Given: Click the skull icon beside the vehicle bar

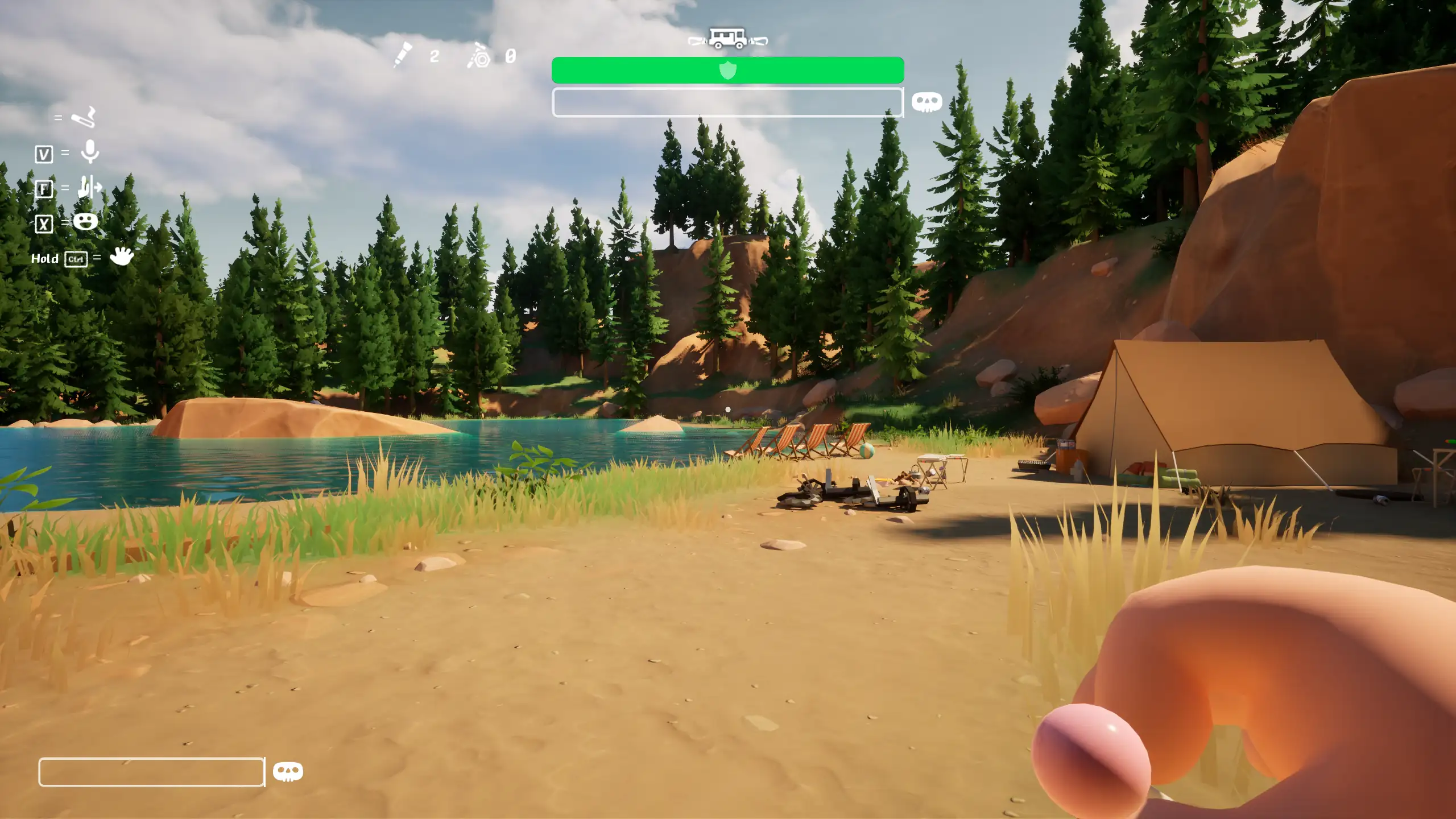Looking at the screenshot, I should tap(926, 102).
